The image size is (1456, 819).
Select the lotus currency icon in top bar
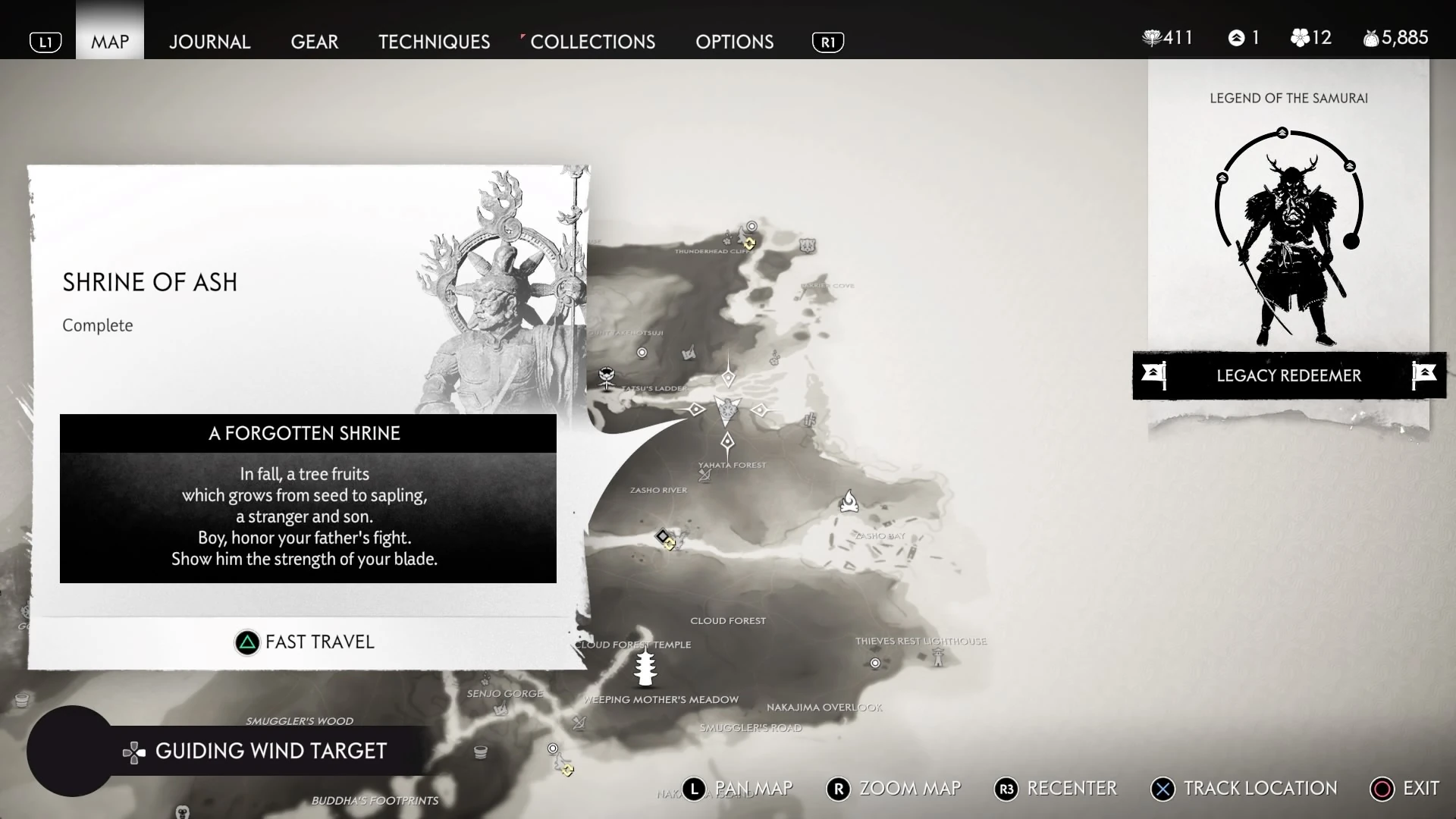[x=1152, y=37]
